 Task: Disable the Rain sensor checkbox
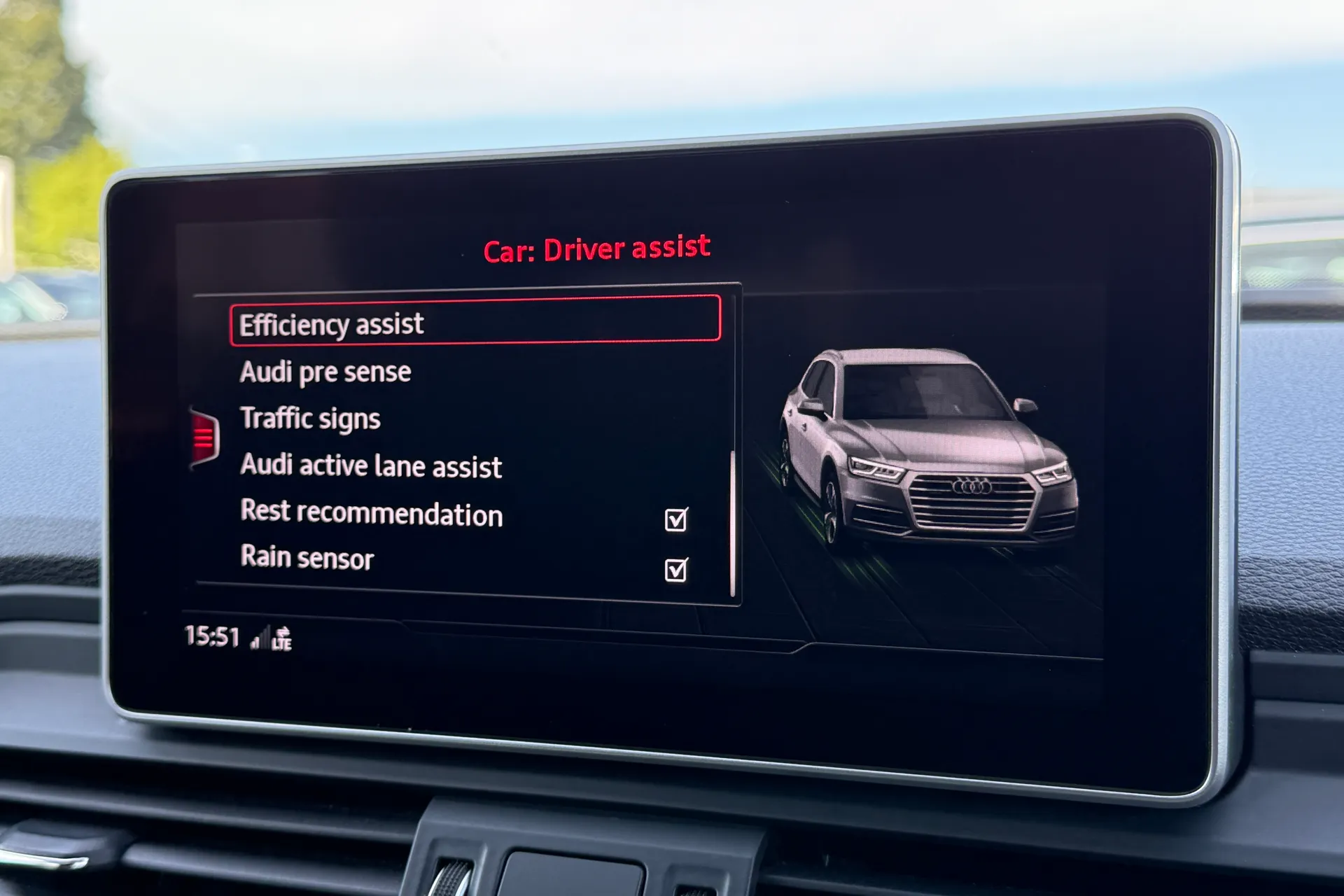(x=676, y=570)
